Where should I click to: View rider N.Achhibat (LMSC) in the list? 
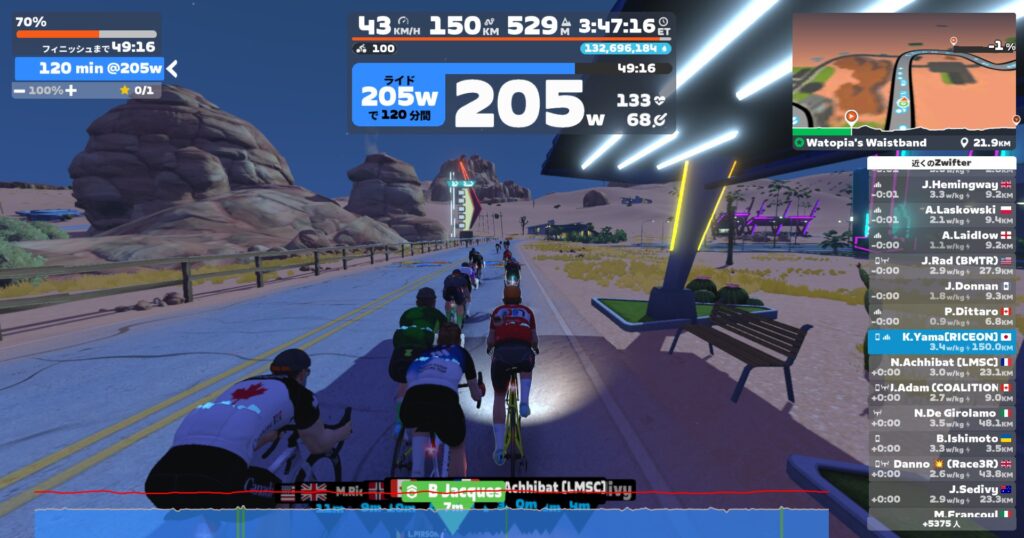(x=941, y=367)
